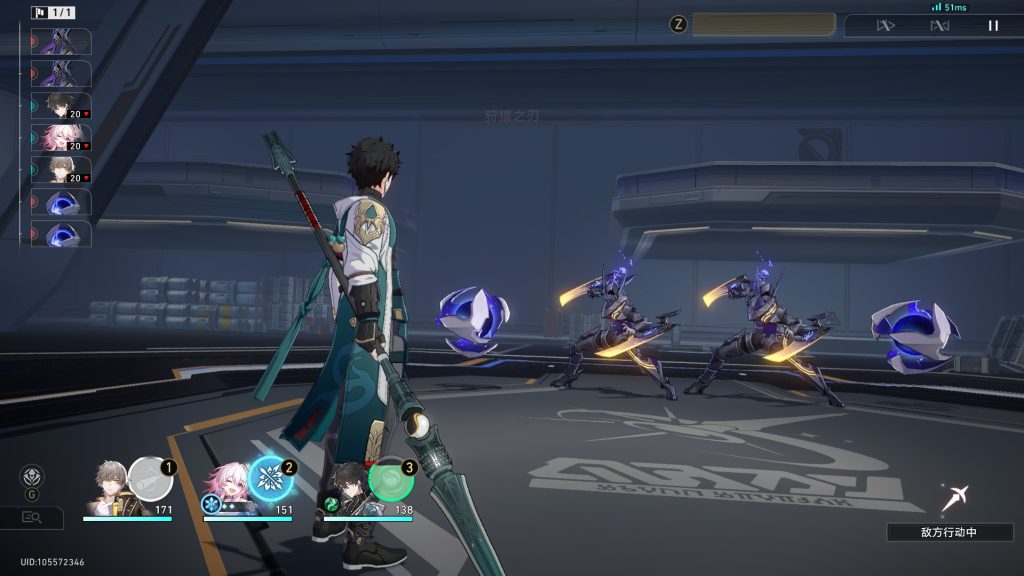Image resolution: width=1024 pixels, height=576 pixels.
Task: Click the basic attack spear icon
Action: [954, 496]
